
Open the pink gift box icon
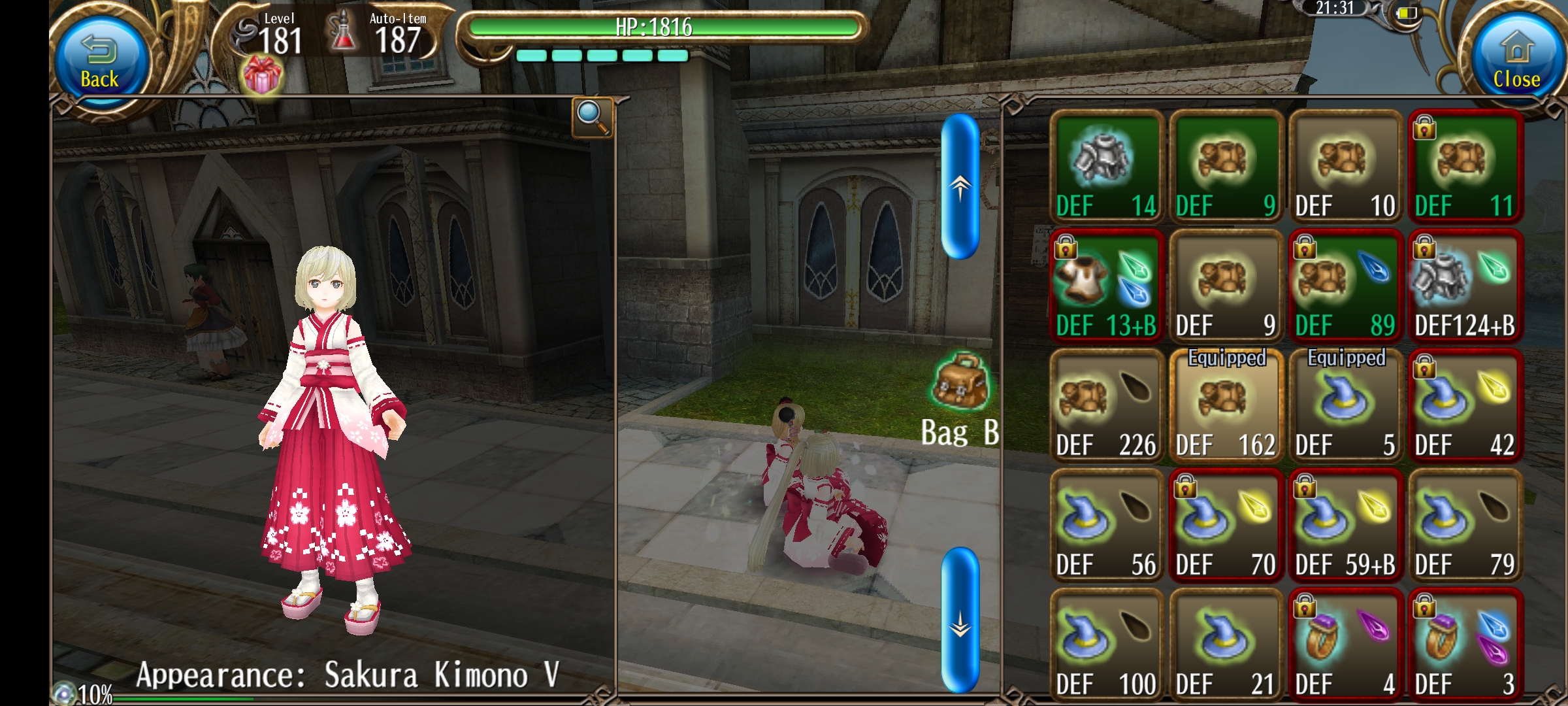[261, 75]
